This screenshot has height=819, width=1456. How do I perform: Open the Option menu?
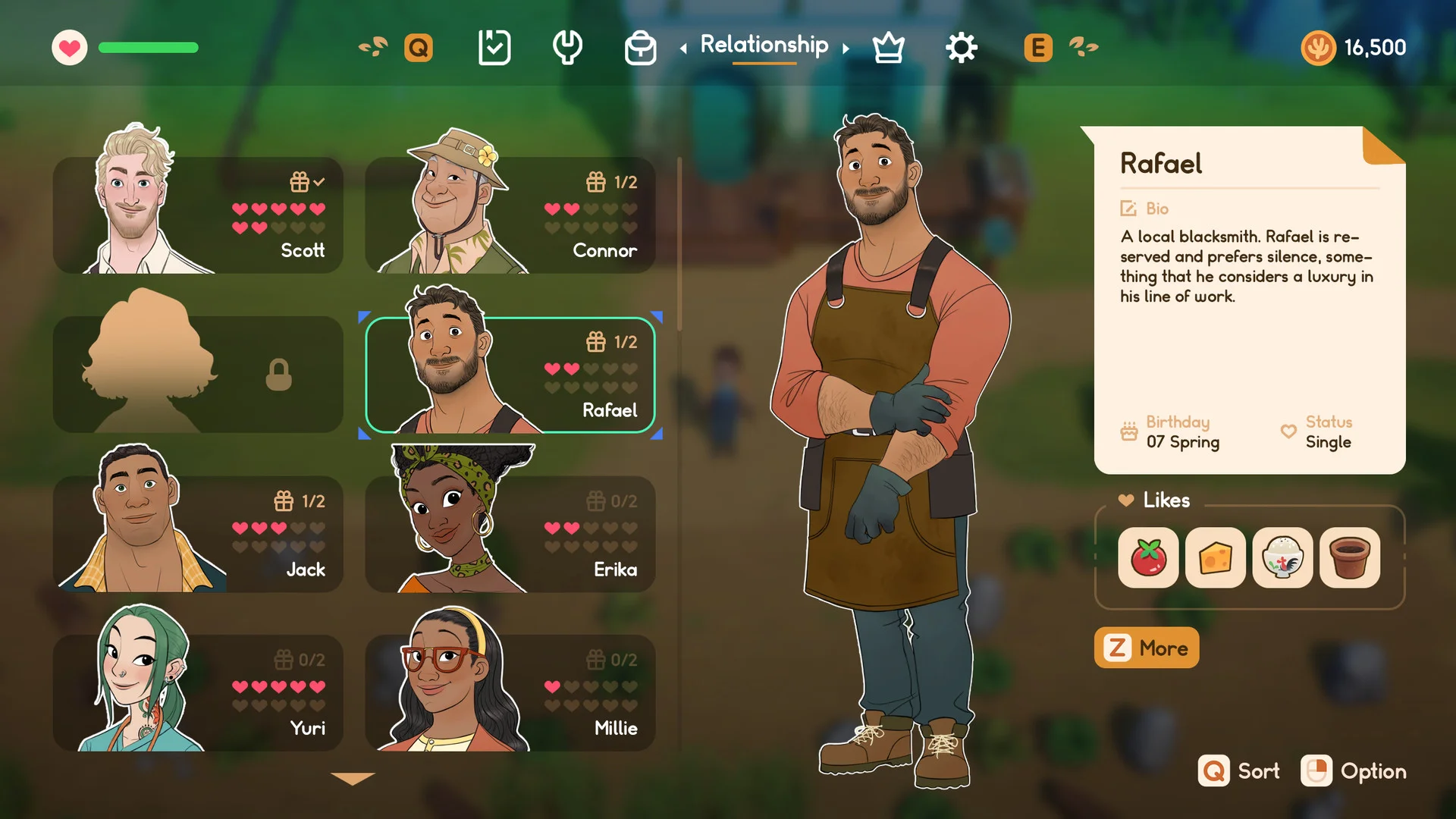coord(1354,771)
